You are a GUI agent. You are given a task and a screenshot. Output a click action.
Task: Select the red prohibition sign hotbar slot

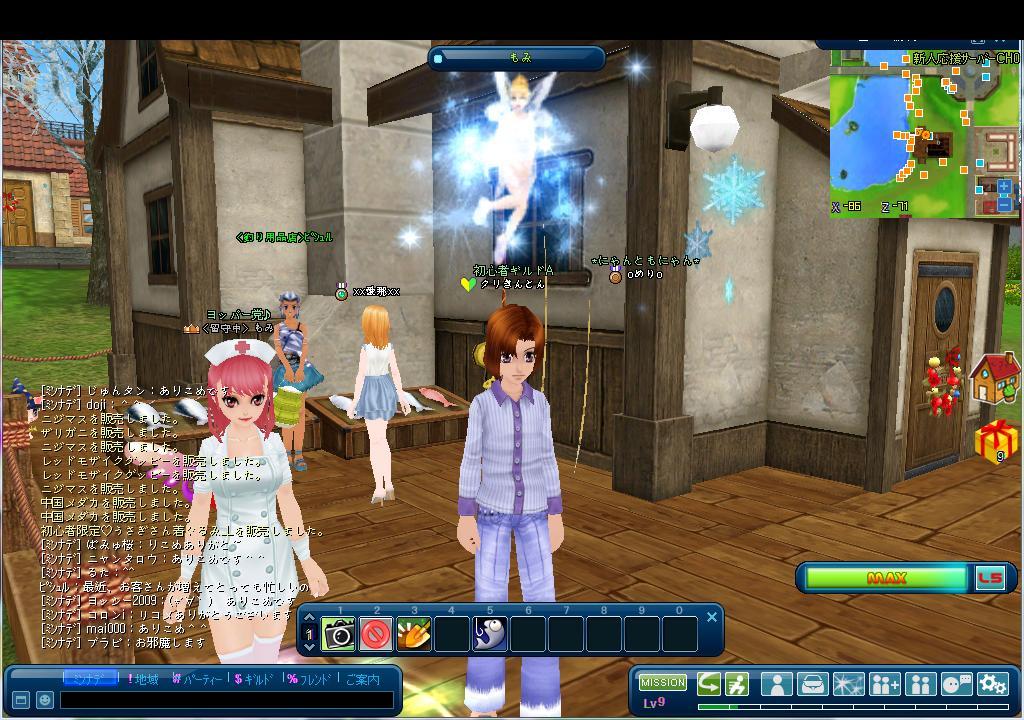pyautogui.click(x=376, y=634)
